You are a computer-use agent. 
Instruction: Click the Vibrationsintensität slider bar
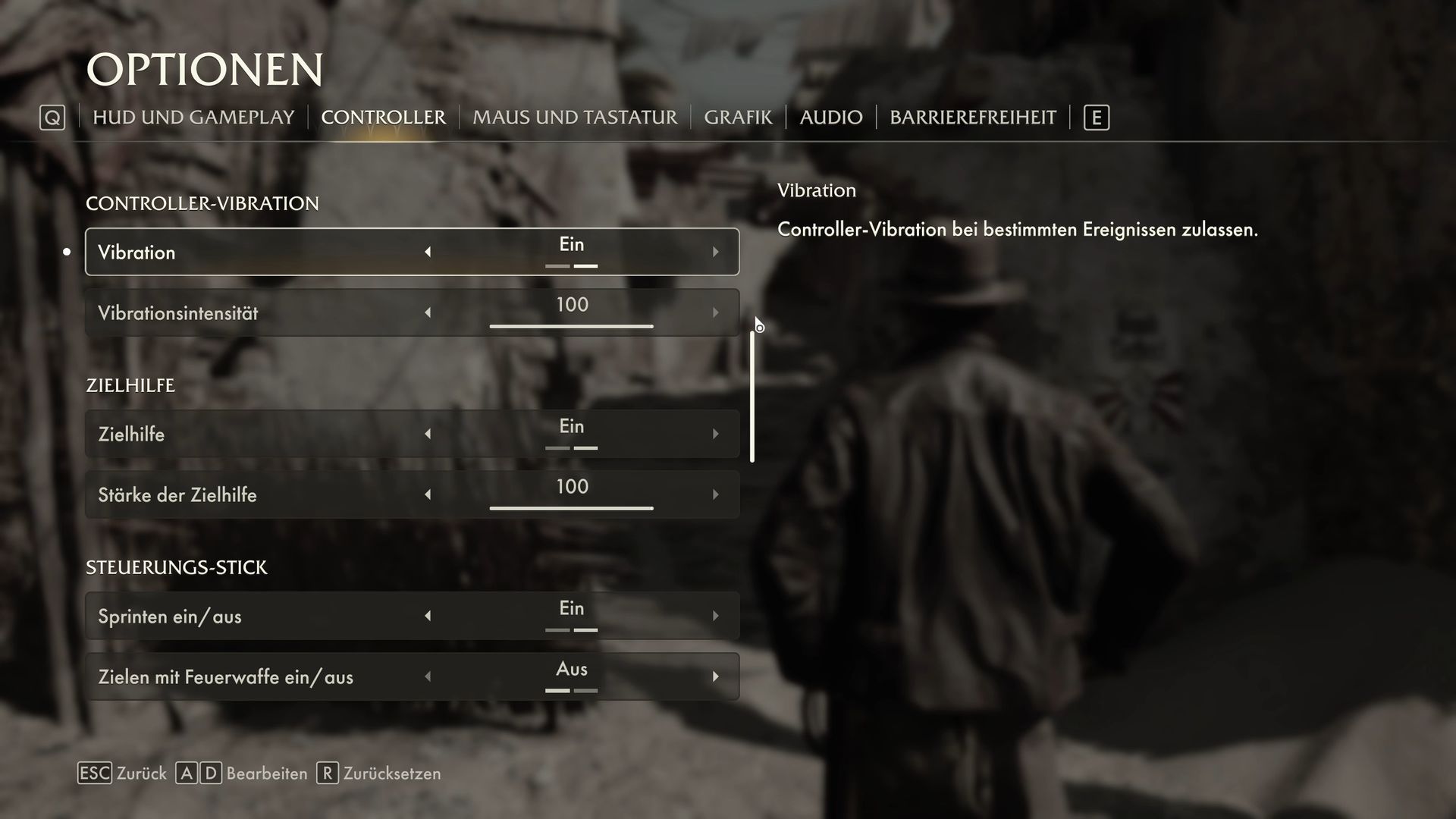(x=571, y=326)
